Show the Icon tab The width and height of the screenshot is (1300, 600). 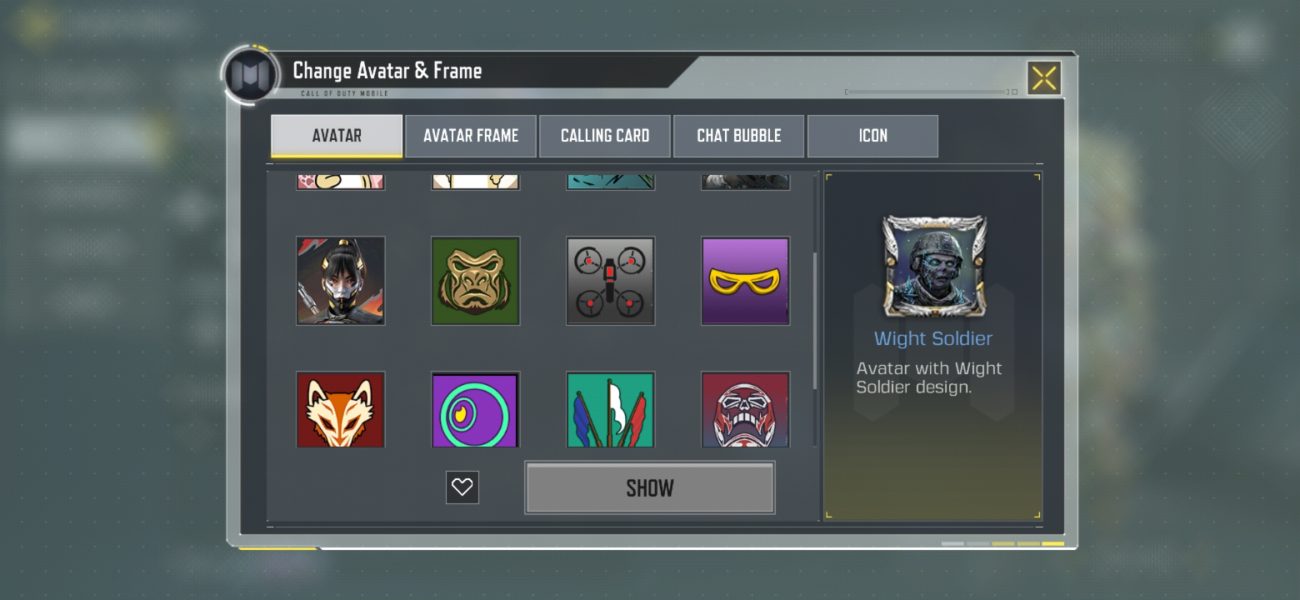click(x=873, y=136)
